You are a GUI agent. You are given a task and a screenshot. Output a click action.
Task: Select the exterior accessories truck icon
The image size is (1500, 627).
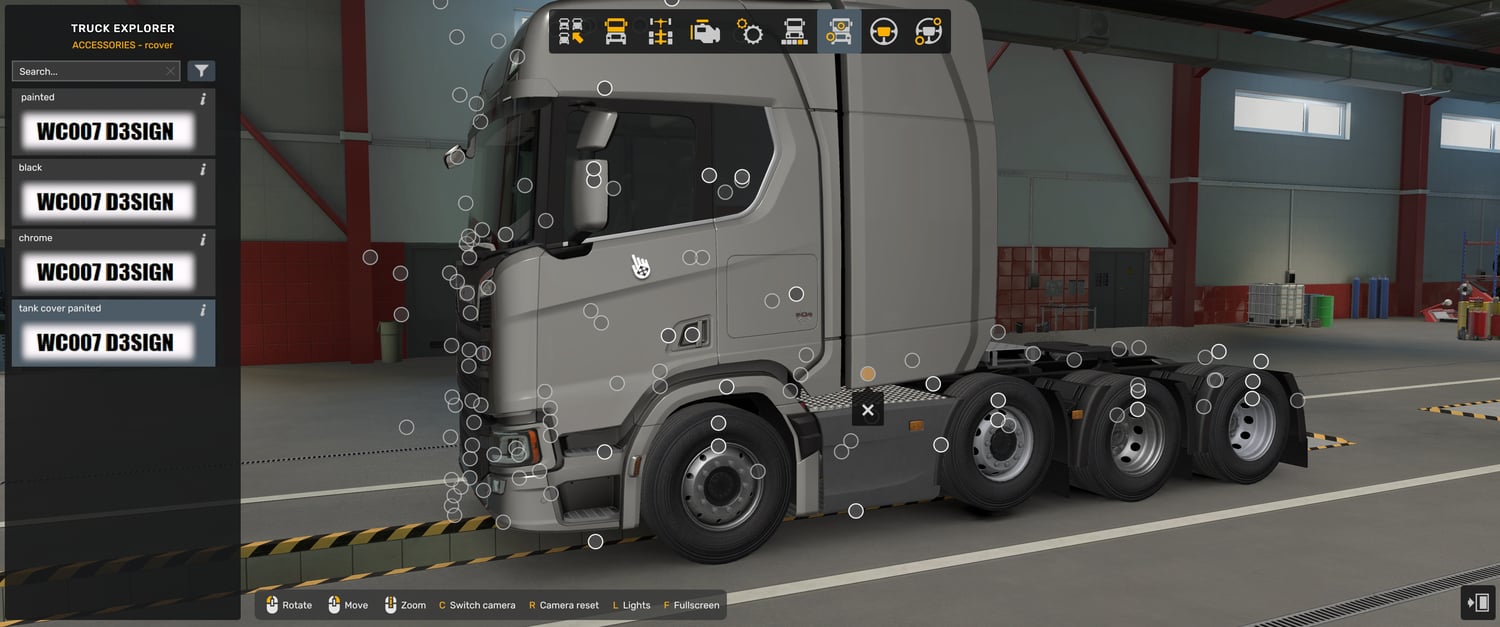click(839, 32)
